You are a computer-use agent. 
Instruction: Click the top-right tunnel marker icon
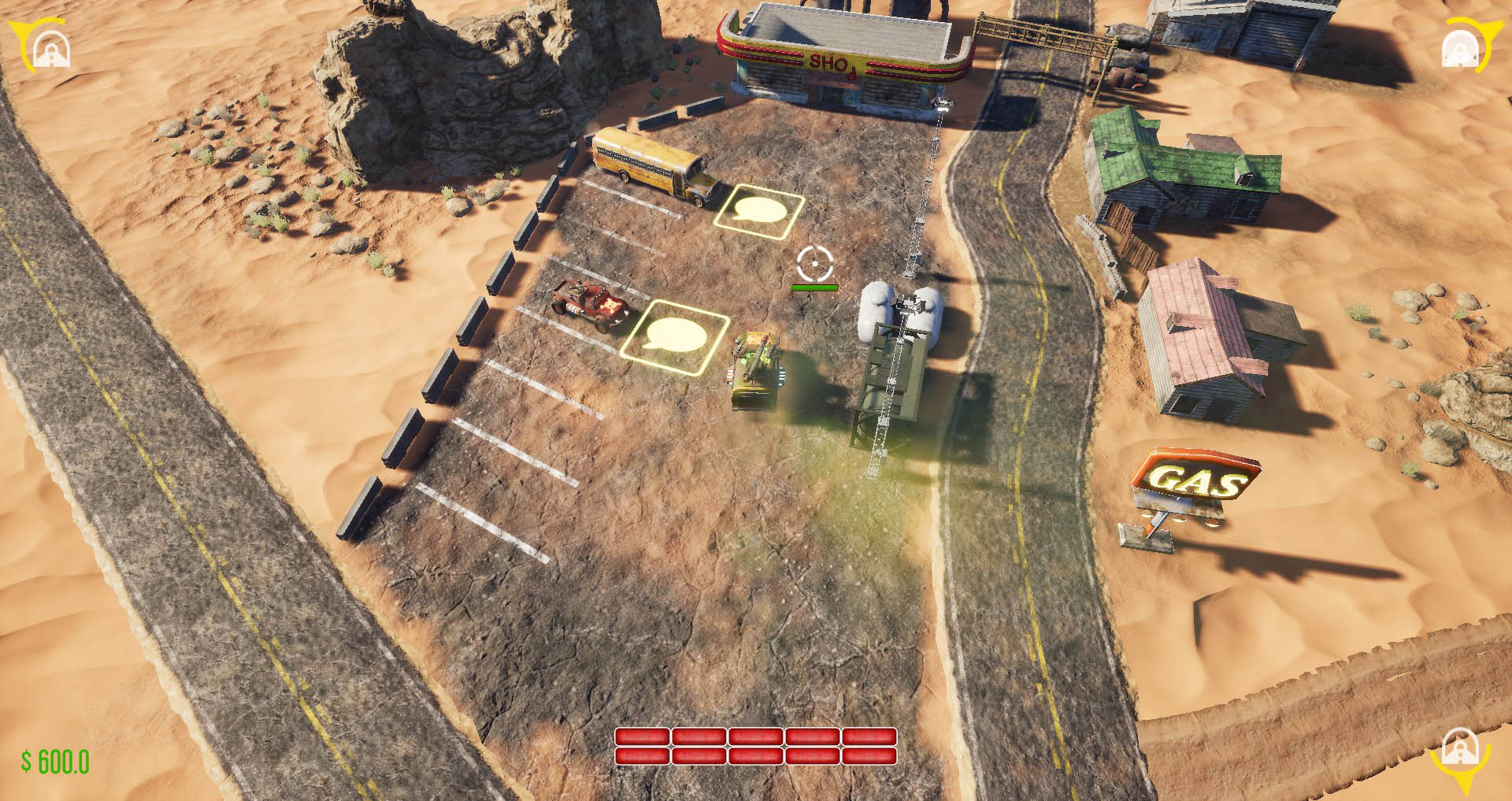(x=1461, y=51)
